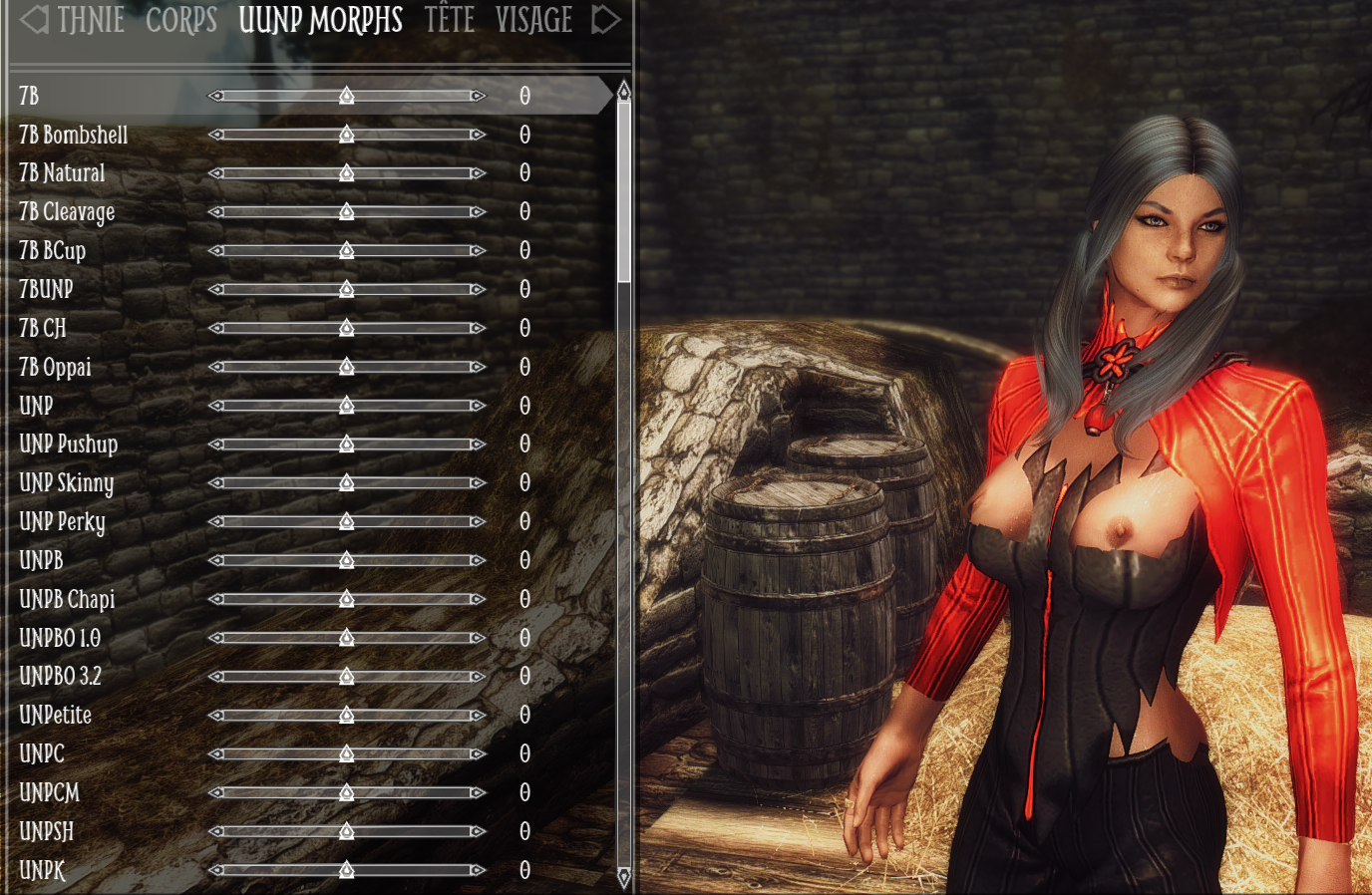The width and height of the screenshot is (1372, 895).
Task: Increase the 7BUNP slider with its right arrow
Action: (x=478, y=289)
